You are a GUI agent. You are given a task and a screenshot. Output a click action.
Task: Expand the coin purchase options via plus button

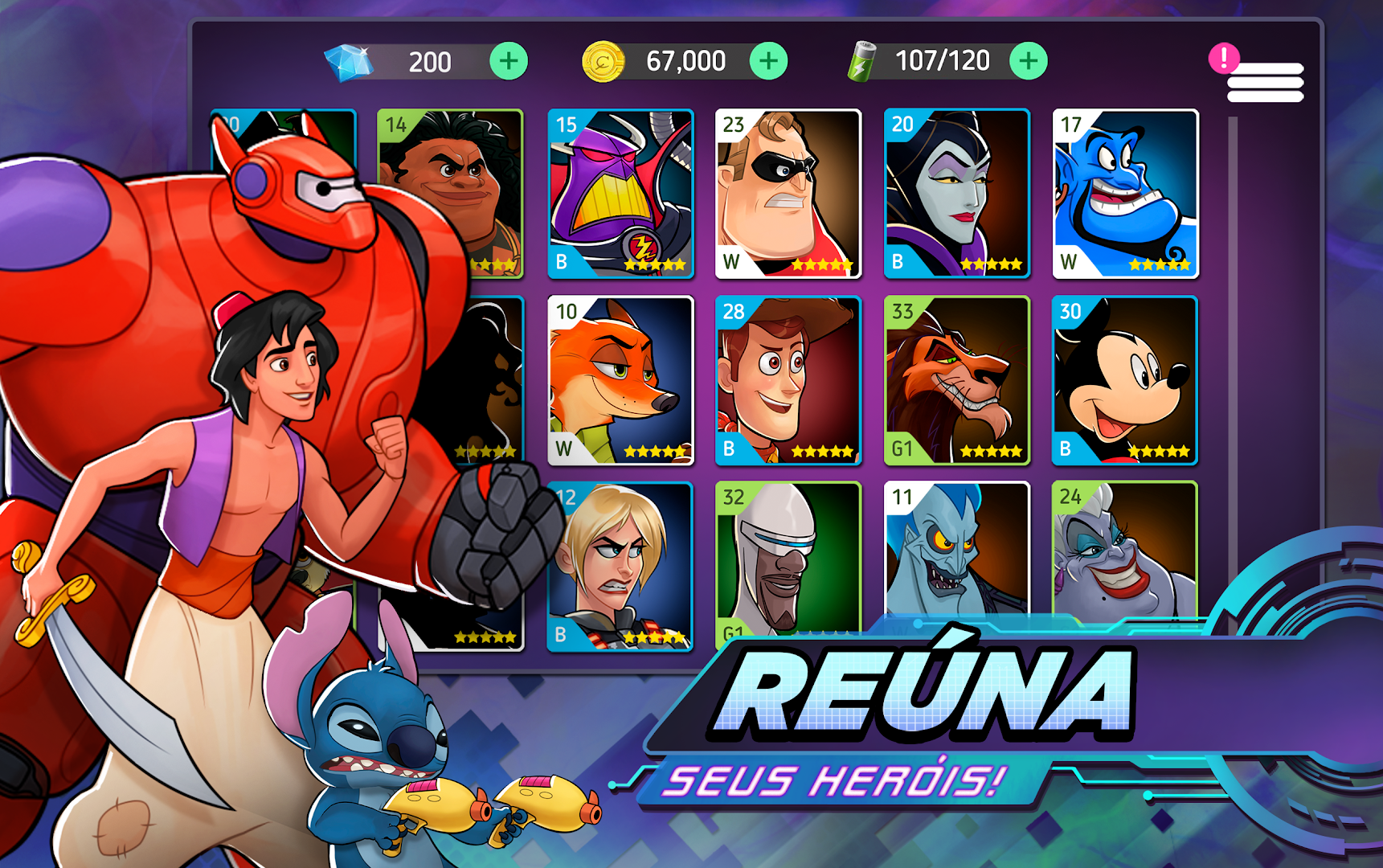pos(767,59)
